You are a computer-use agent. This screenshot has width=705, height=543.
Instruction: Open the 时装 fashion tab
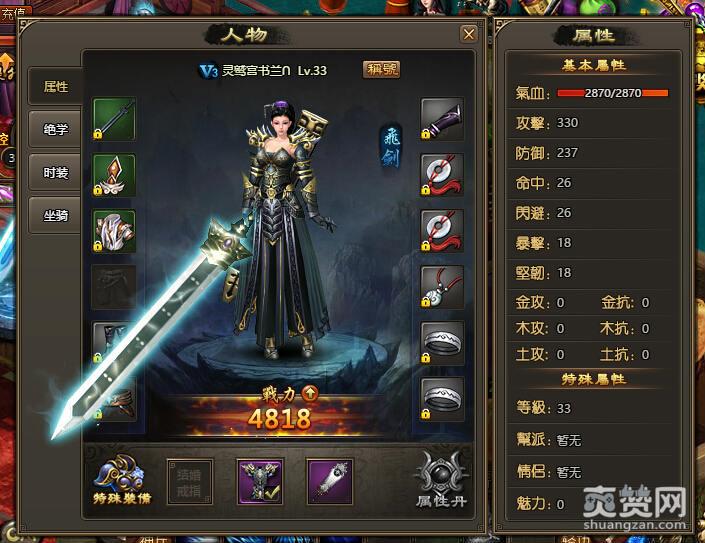point(56,172)
